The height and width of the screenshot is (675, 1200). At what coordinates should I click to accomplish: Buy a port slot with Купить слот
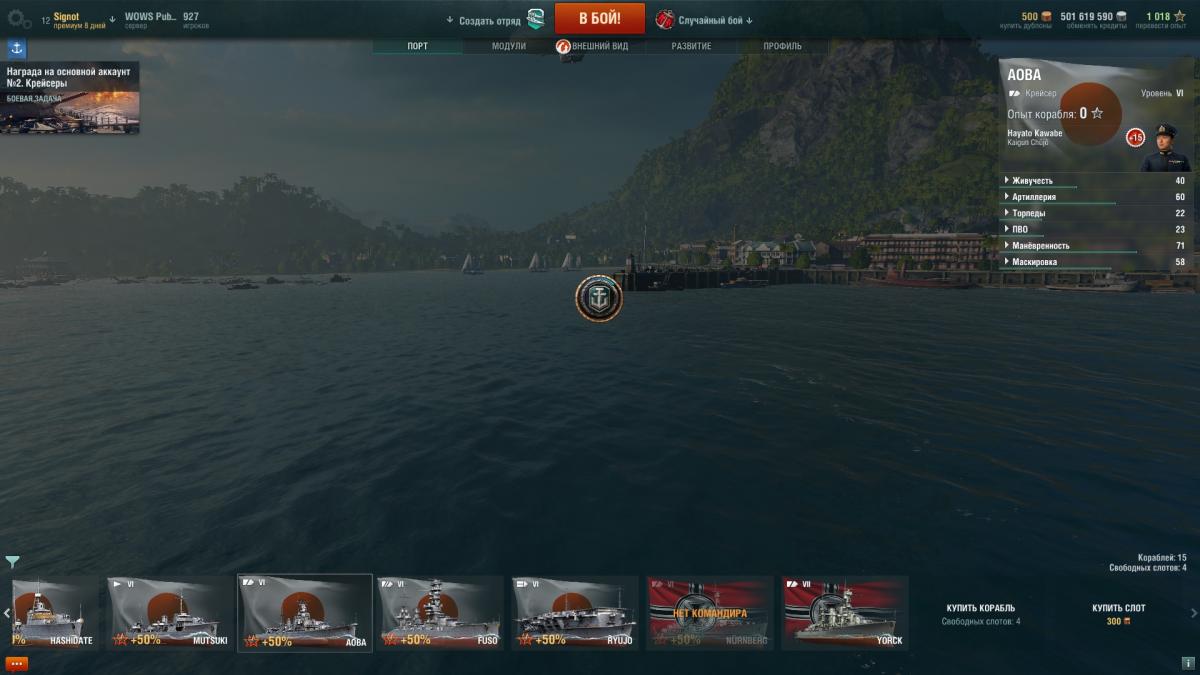pos(1118,608)
